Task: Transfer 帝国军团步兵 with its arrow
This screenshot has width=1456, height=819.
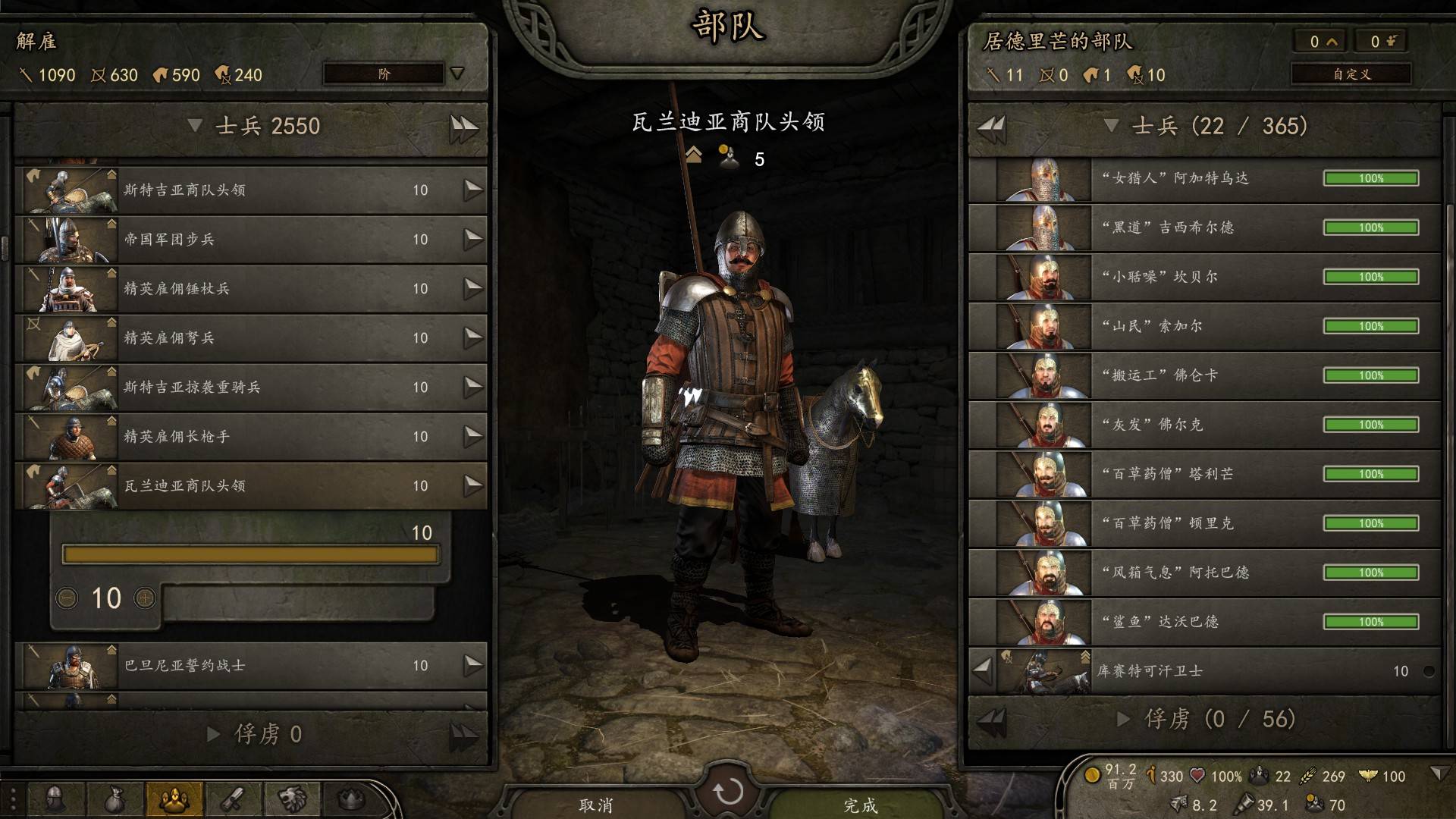Action: (x=473, y=239)
